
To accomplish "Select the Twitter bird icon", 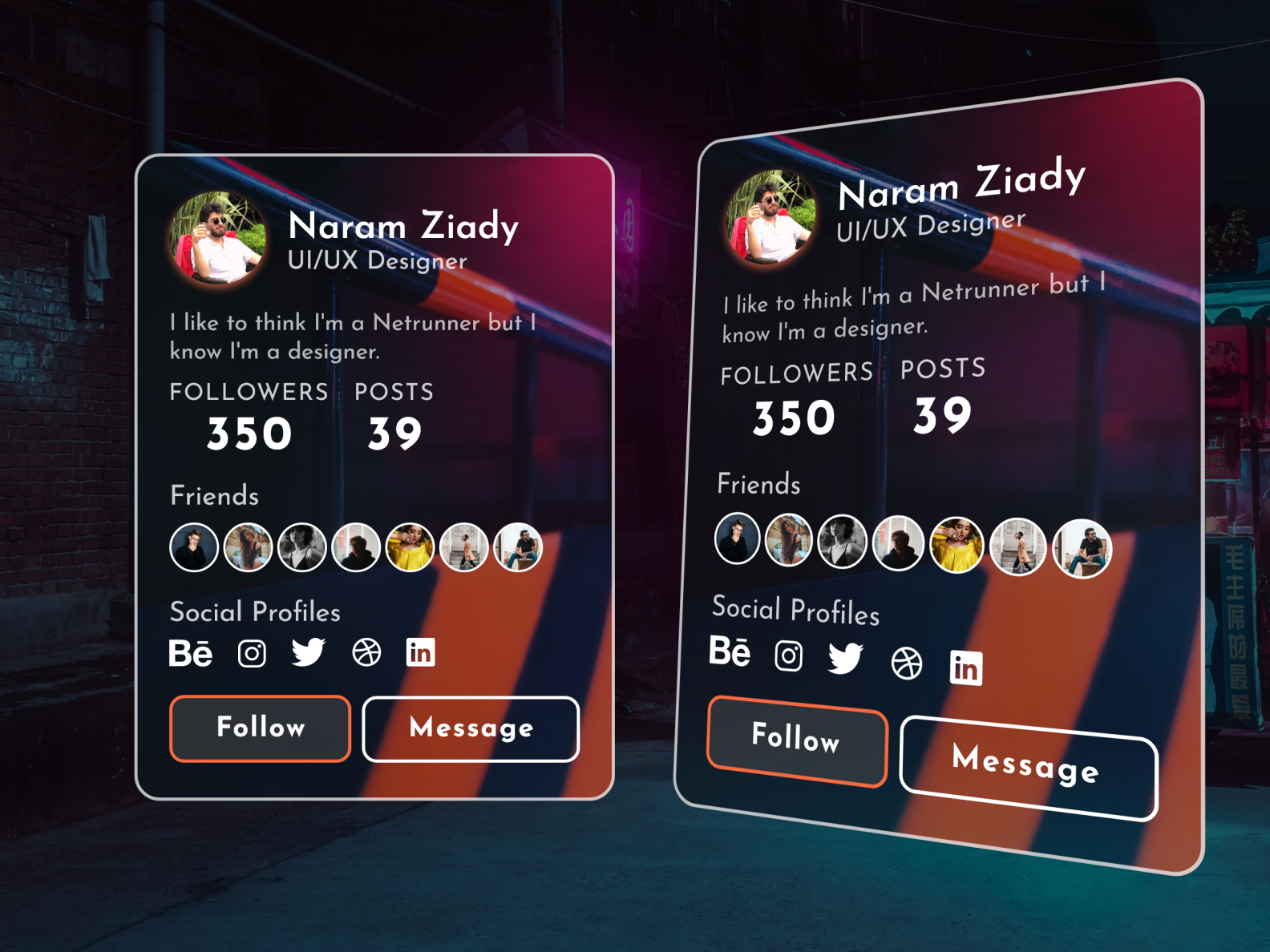I will [x=311, y=653].
